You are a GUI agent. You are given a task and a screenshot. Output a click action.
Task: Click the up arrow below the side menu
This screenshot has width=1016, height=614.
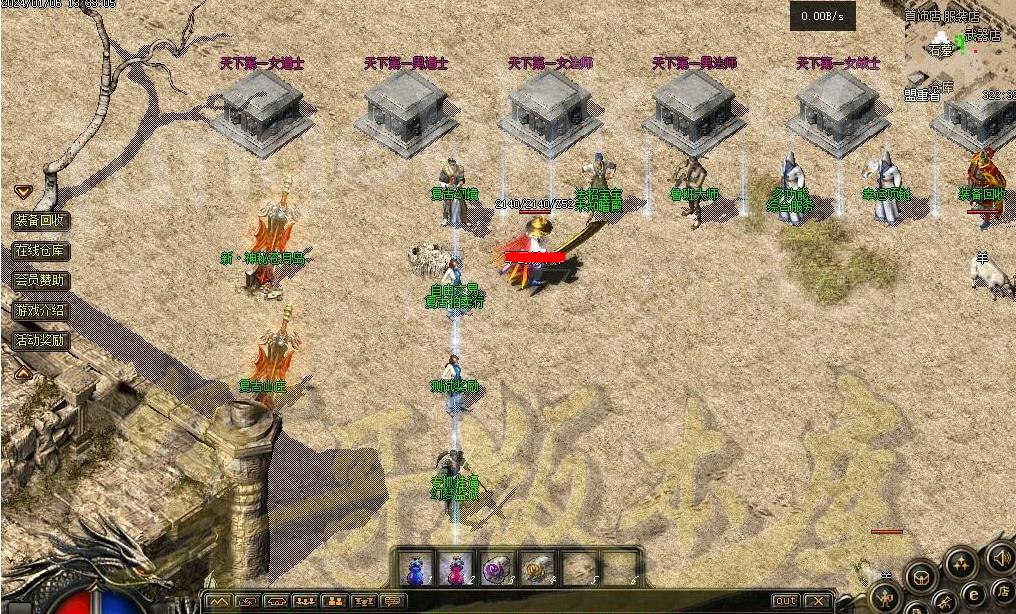coord(23,373)
